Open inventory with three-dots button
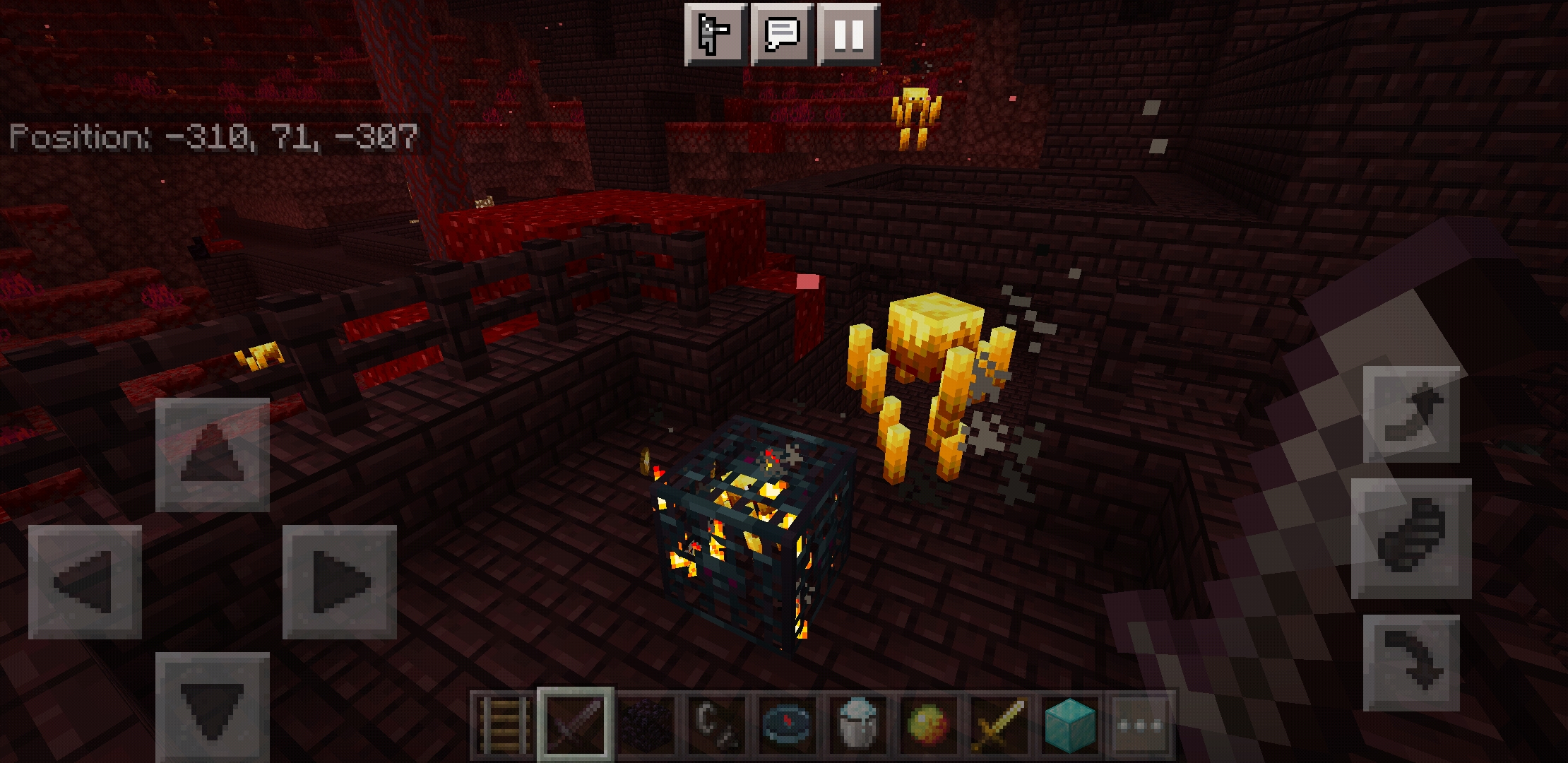1568x763 pixels. [1140, 726]
